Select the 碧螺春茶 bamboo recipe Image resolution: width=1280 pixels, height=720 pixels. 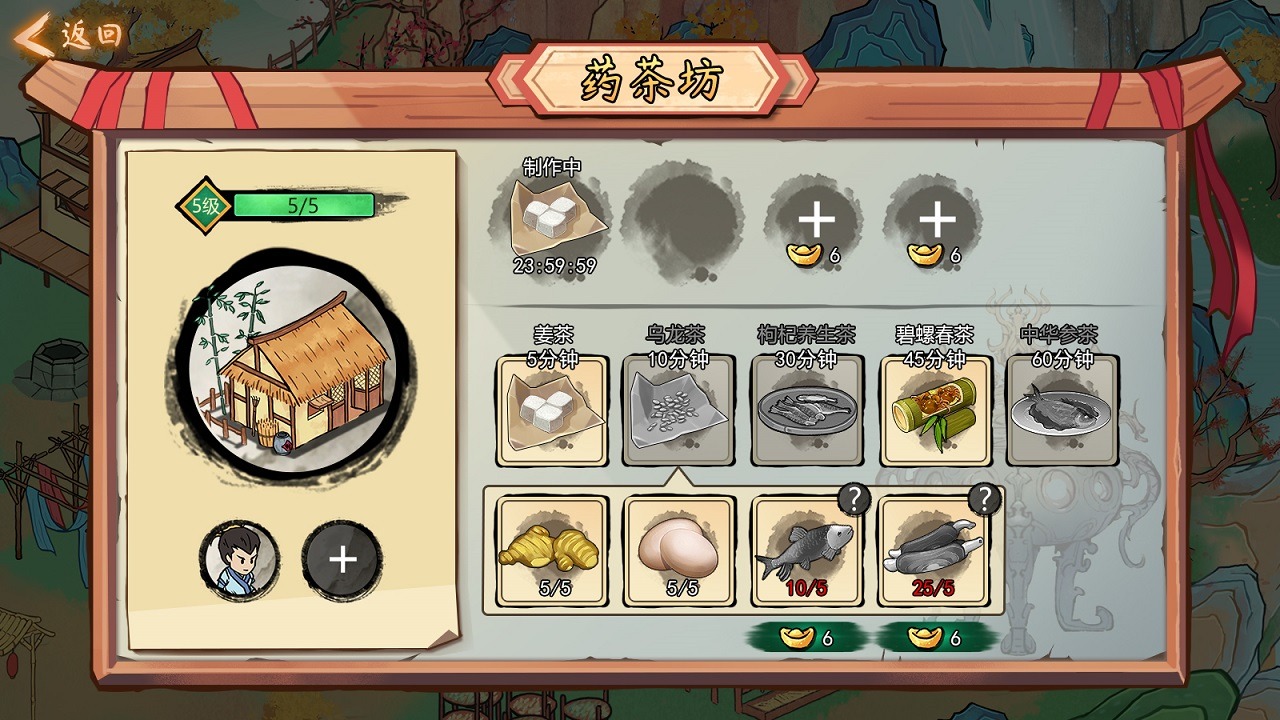click(935, 410)
